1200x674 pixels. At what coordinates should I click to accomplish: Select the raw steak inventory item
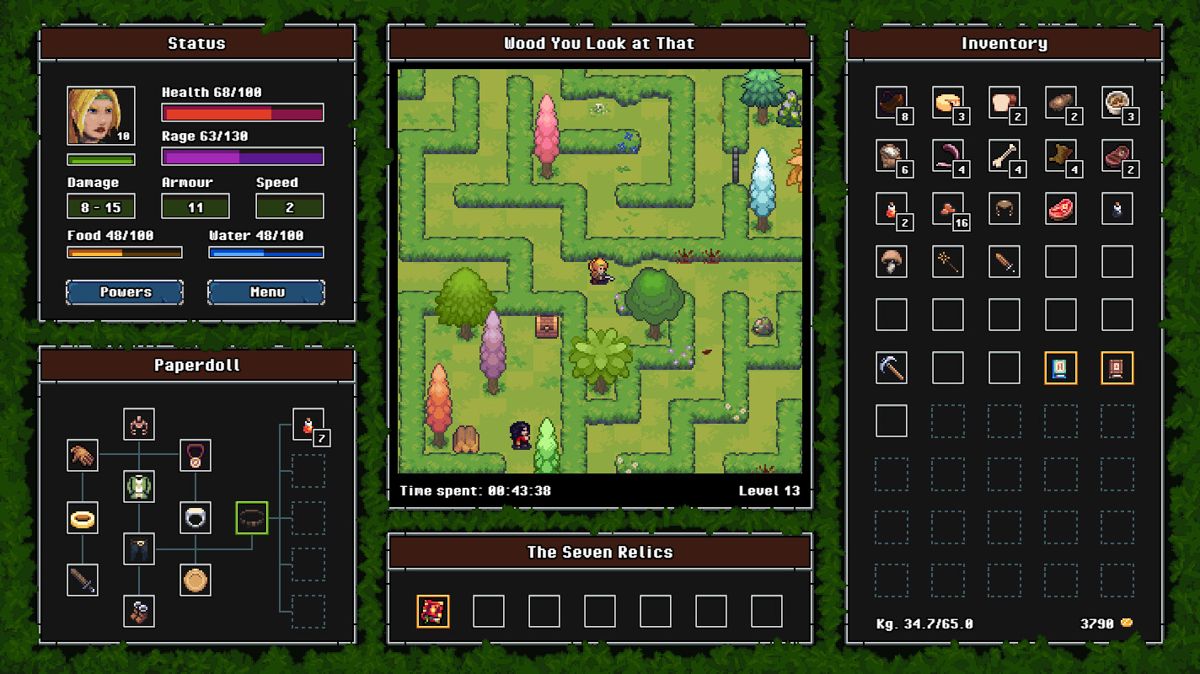(1060, 208)
